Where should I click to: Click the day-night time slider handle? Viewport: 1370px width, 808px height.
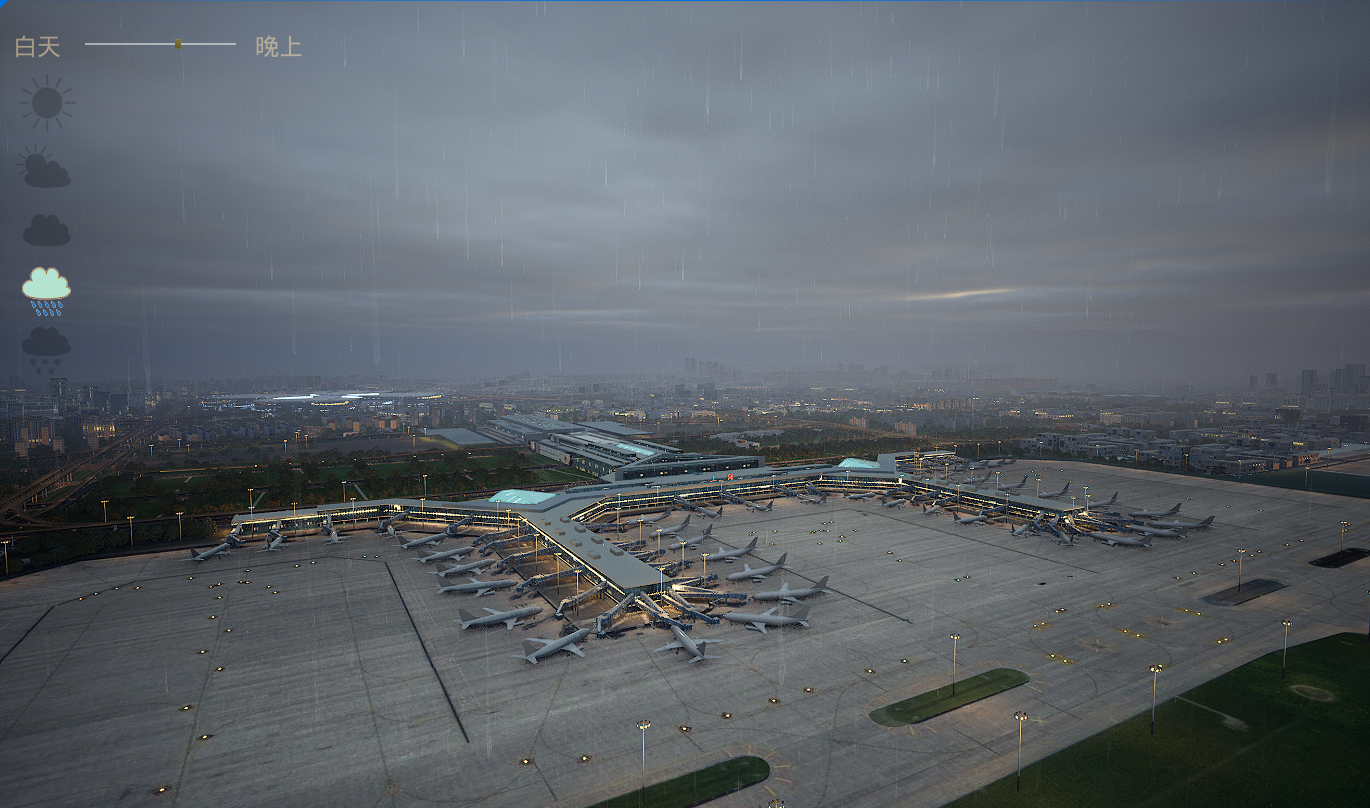click(x=178, y=44)
